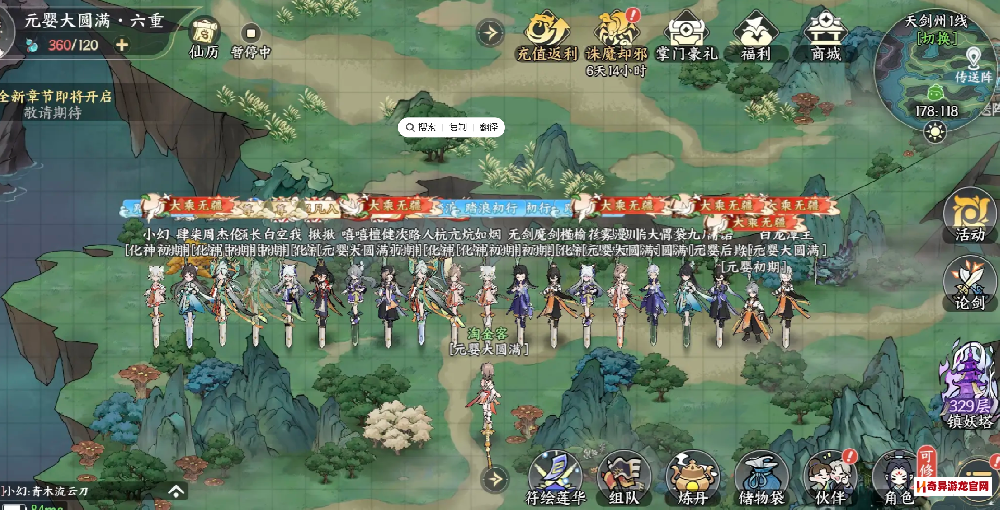
Task: Open the 储物袋 storage bag
Action: pyautogui.click(x=760, y=477)
